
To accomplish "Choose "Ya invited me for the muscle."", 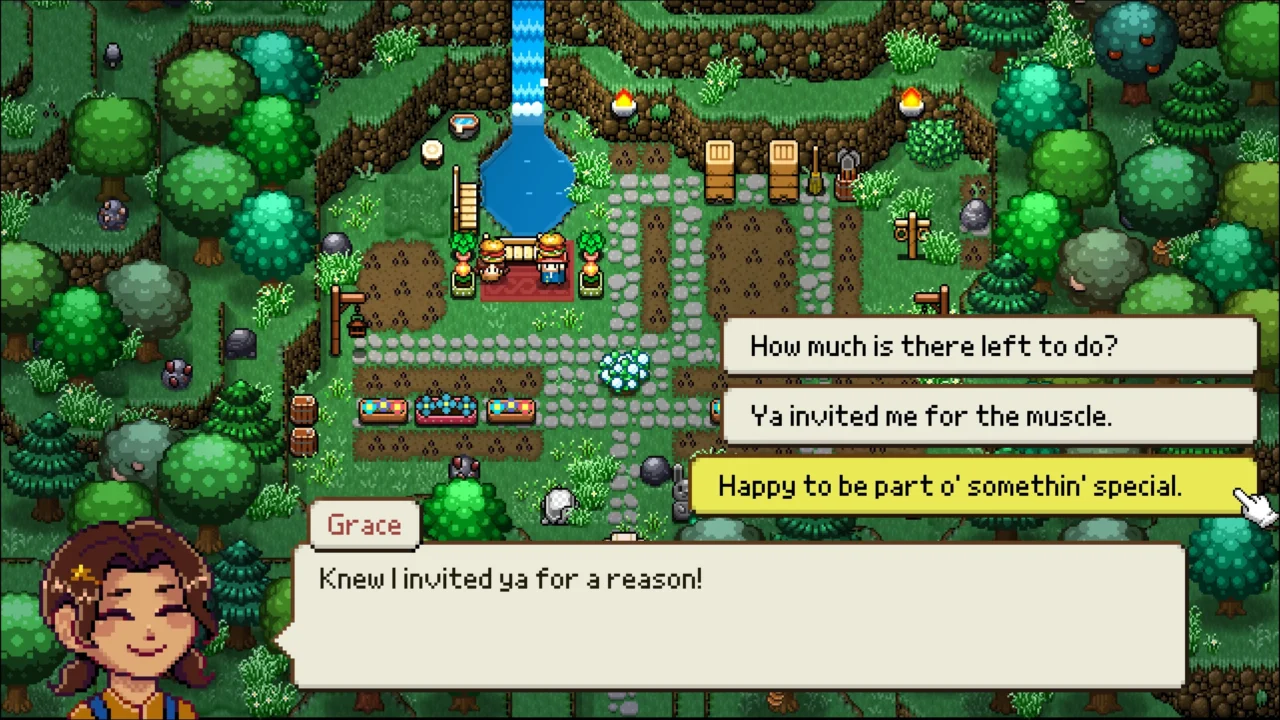I will [x=988, y=416].
